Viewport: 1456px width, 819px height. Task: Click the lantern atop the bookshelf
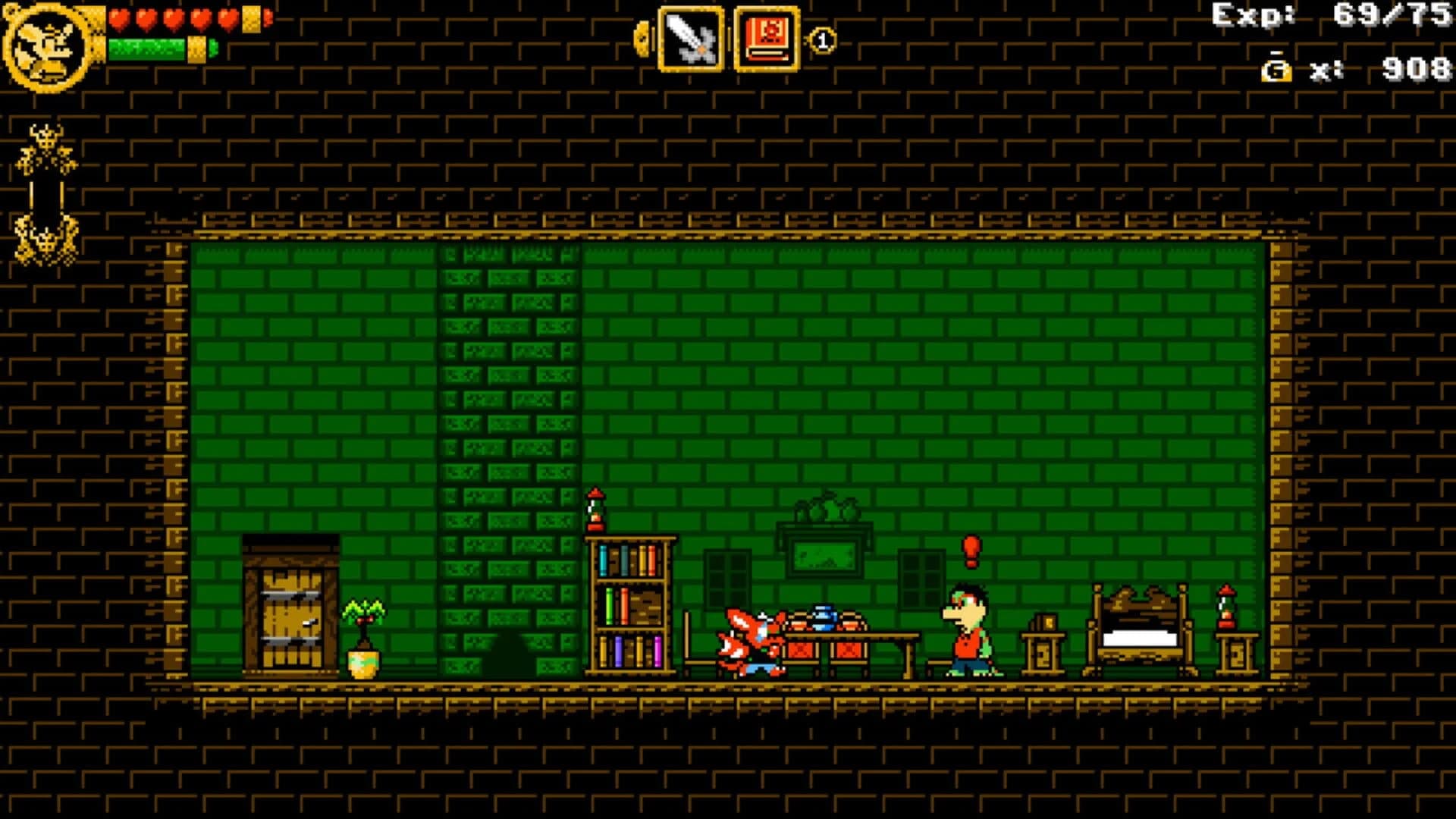[594, 508]
